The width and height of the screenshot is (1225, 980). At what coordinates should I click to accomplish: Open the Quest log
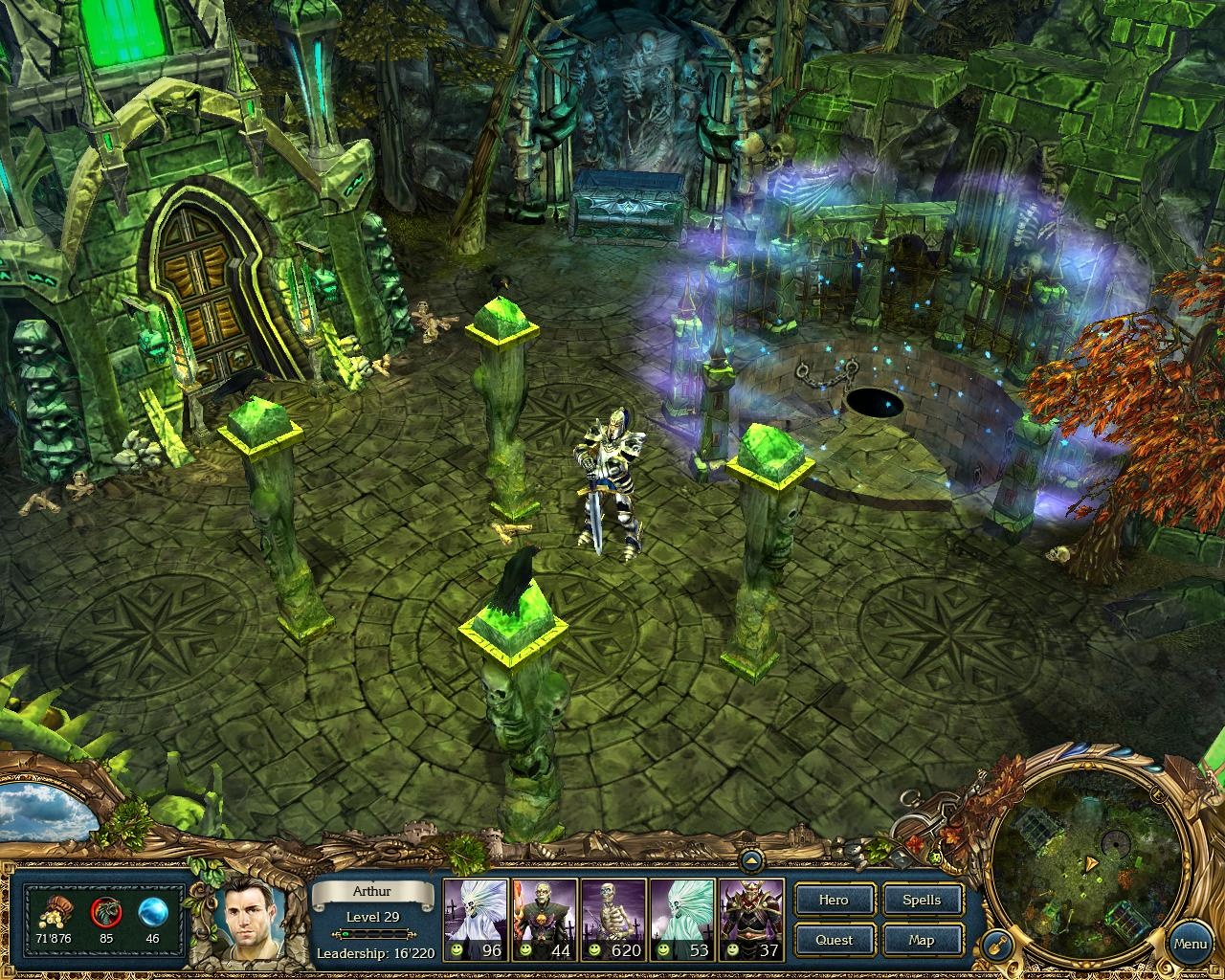pyautogui.click(x=834, y=940)
